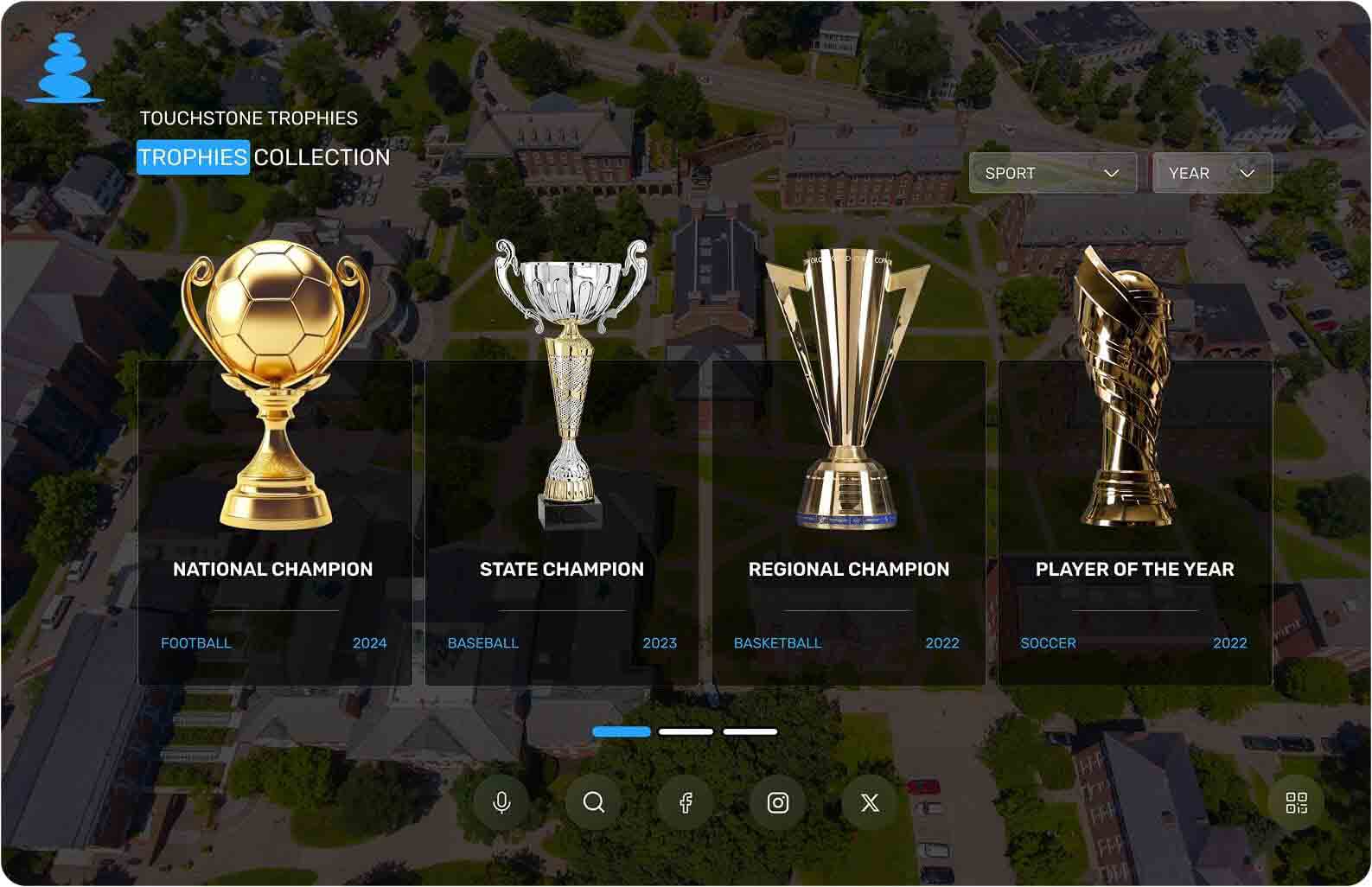Click the active blue carousel indicator

coord(621,731)
